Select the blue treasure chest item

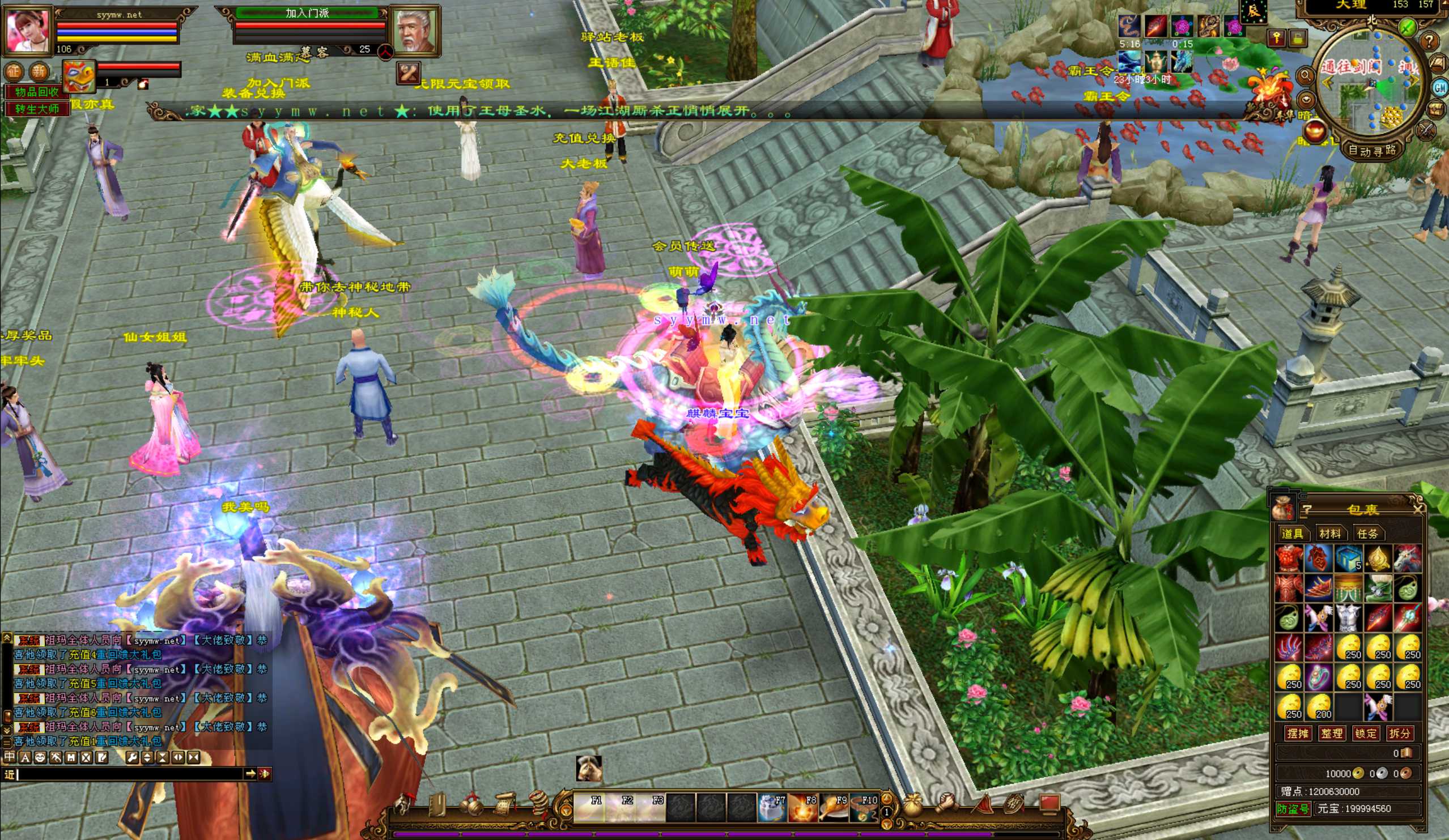[1348, 558]
